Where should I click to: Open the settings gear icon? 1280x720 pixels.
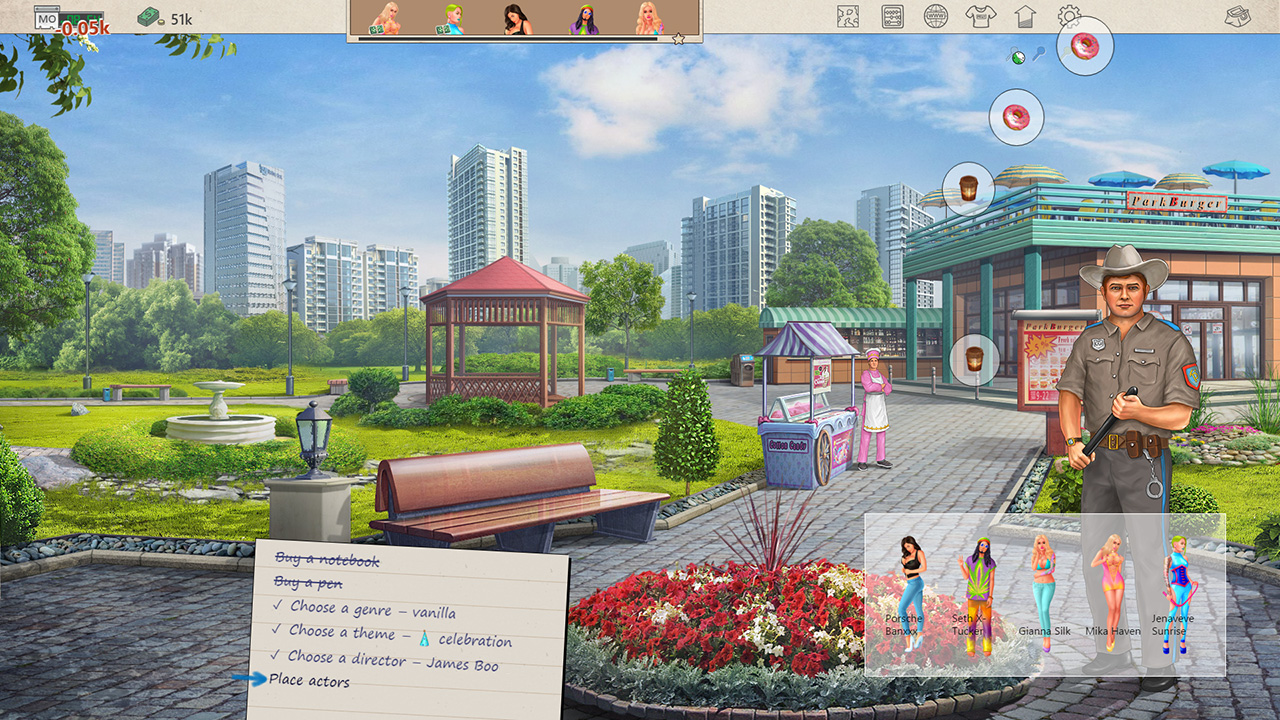click(x=1068, y=16)
